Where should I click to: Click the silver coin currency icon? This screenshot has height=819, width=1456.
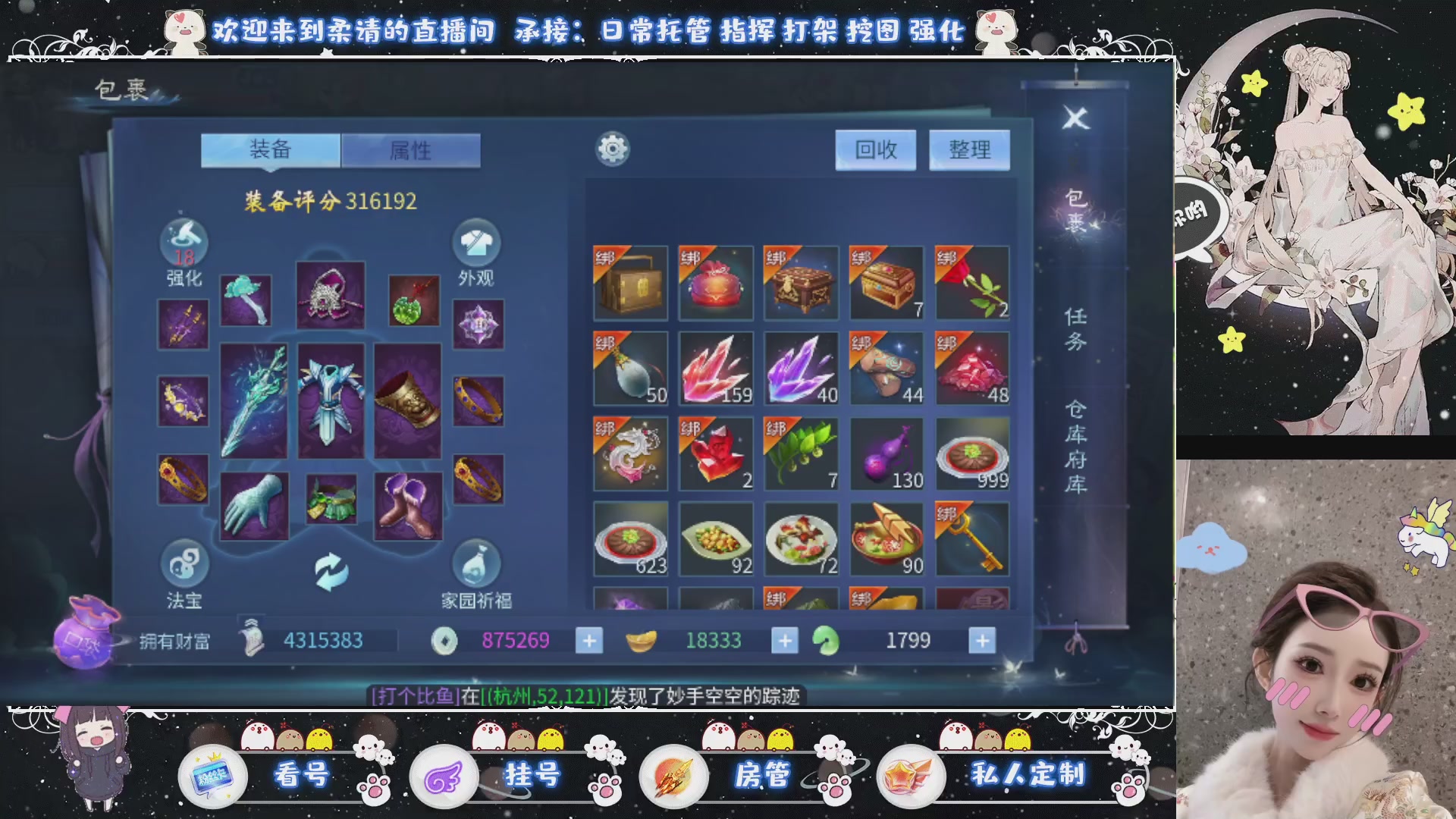(x=444, y=641)
